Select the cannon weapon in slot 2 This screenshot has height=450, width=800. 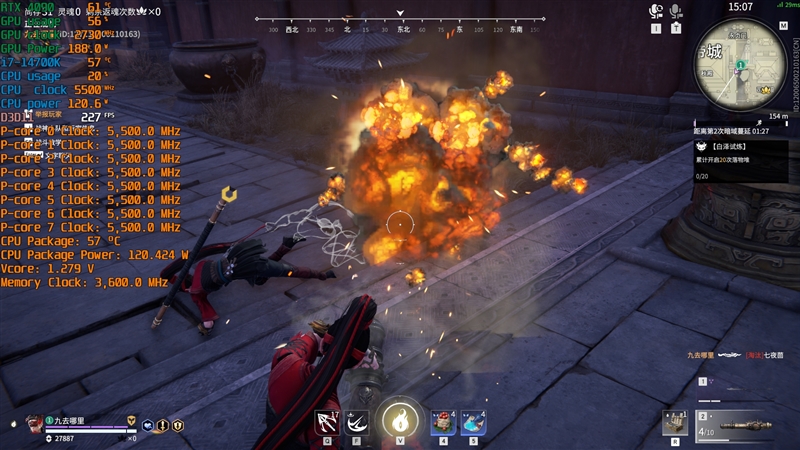point(742,423)
